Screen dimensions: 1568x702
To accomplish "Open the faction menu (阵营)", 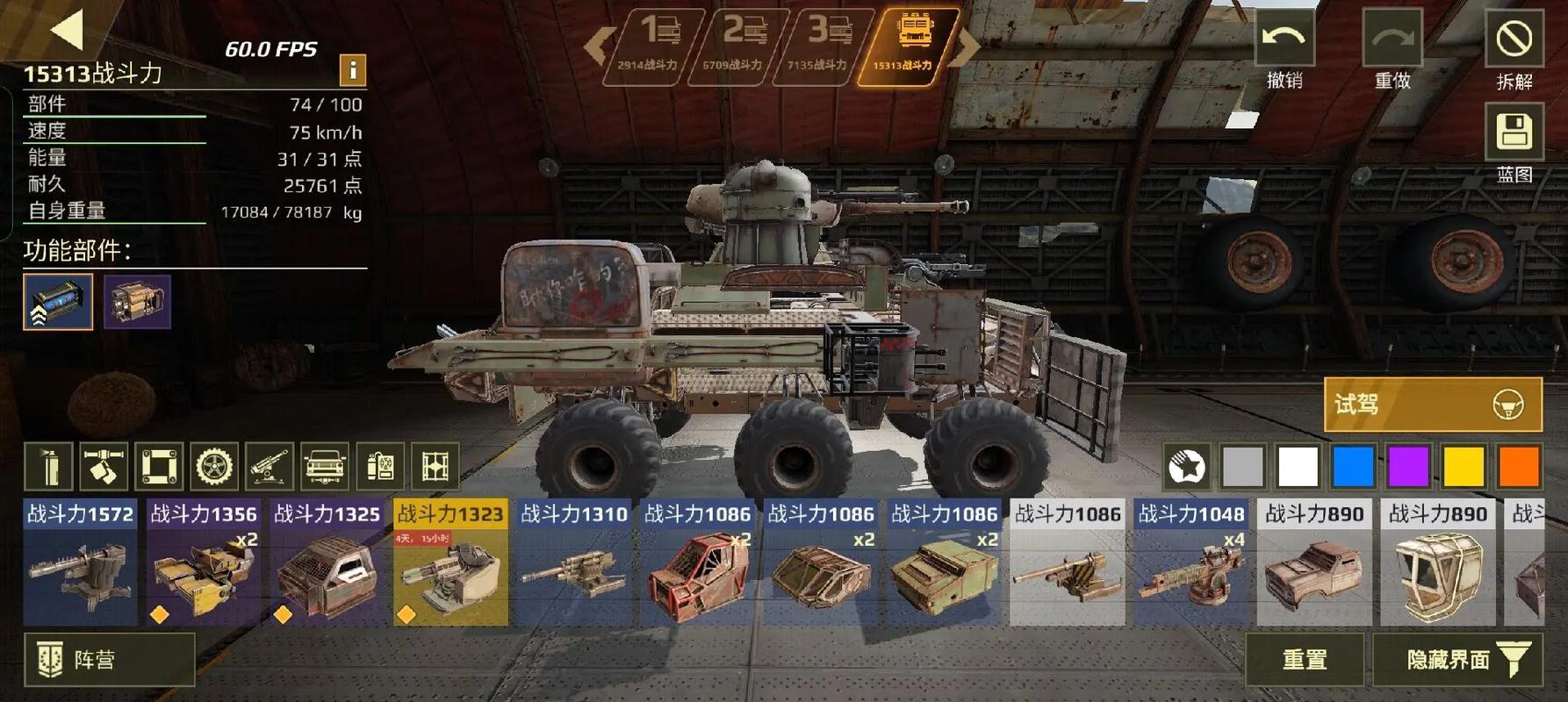I will point(109,659).
